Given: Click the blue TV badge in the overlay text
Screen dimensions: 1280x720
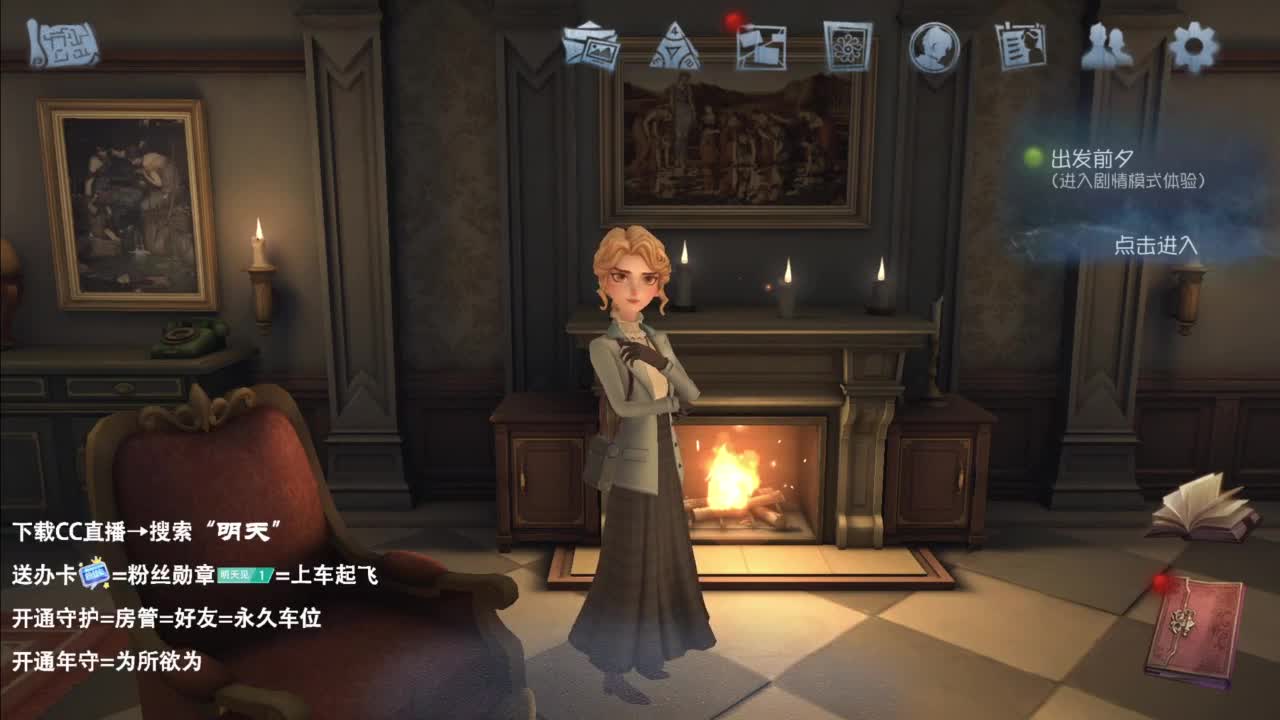Looking at the screenshot, I should 94,574.
